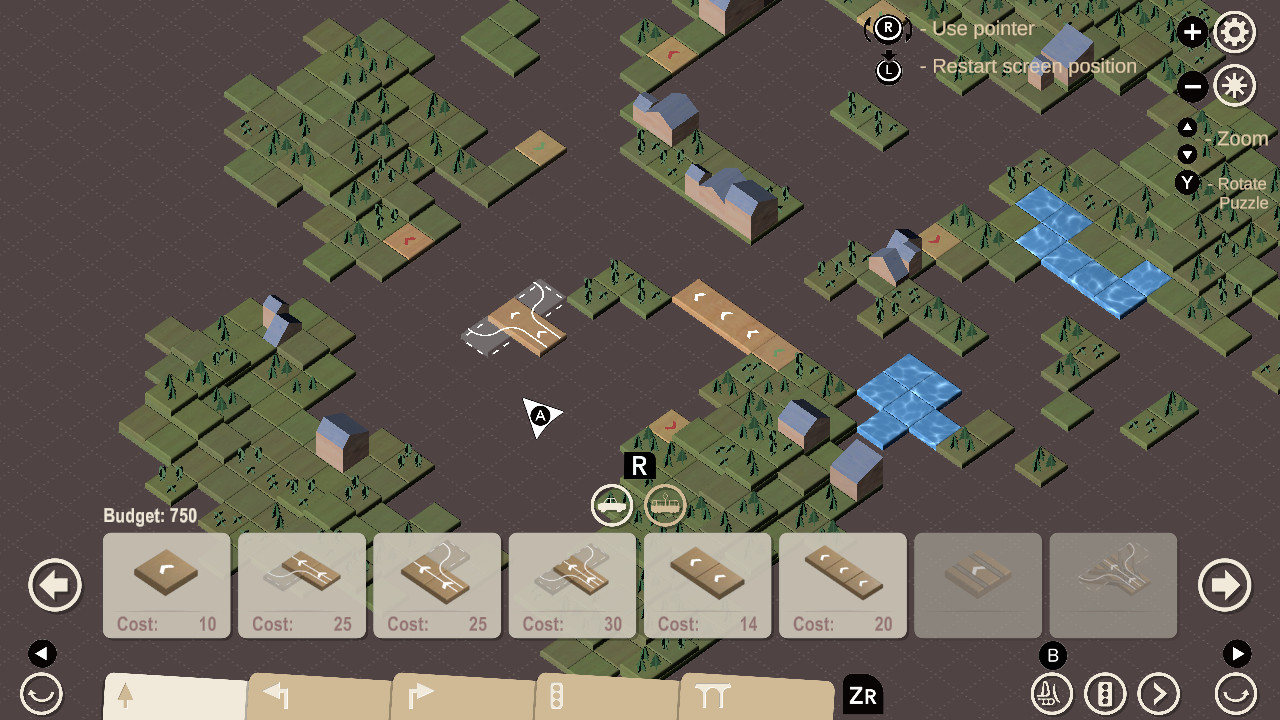Screen dimensions: 1280x720
Task: Click the undo curved-arrow icon
Action: 40,693
